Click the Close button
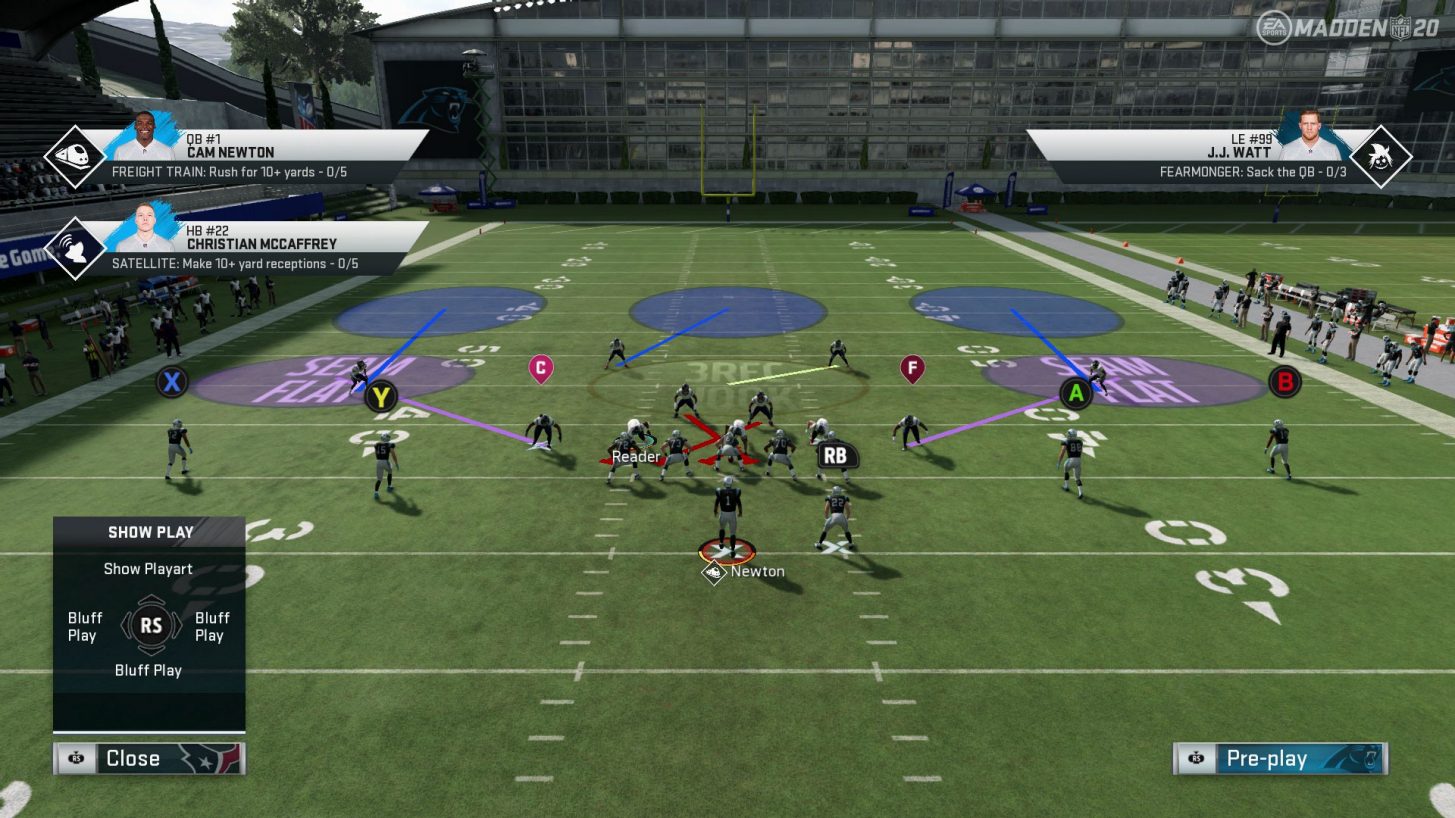 [133, 758]
